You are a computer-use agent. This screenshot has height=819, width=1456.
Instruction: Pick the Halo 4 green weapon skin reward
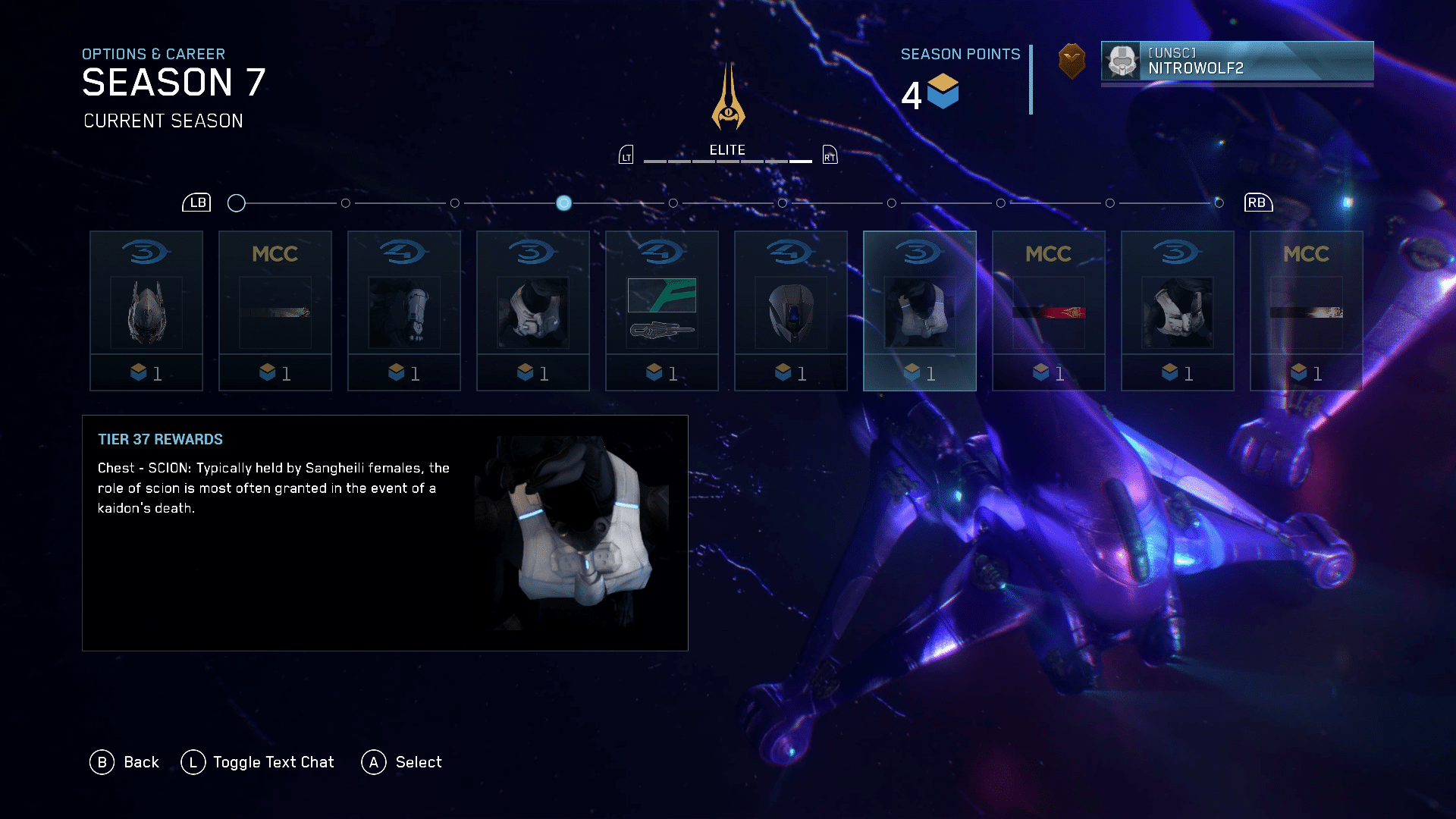662,311
